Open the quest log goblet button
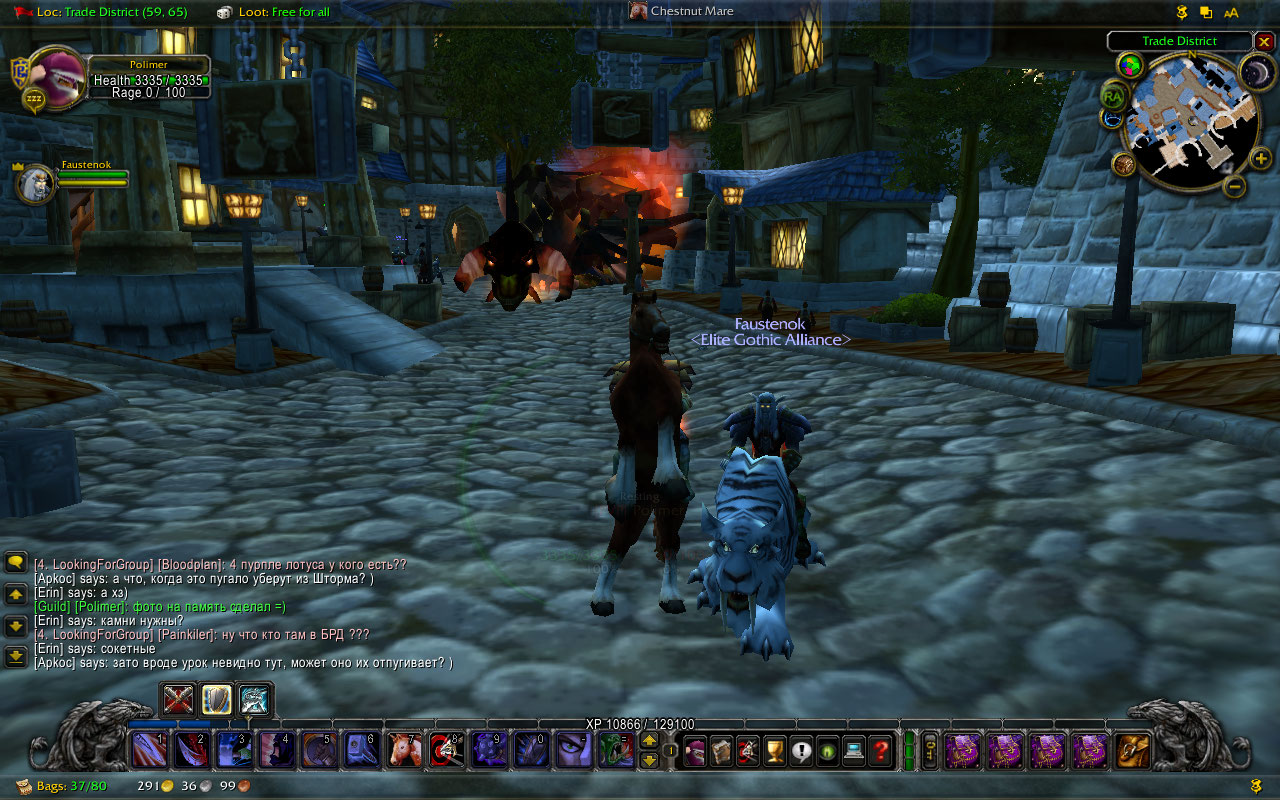 (x=774, y=749)
